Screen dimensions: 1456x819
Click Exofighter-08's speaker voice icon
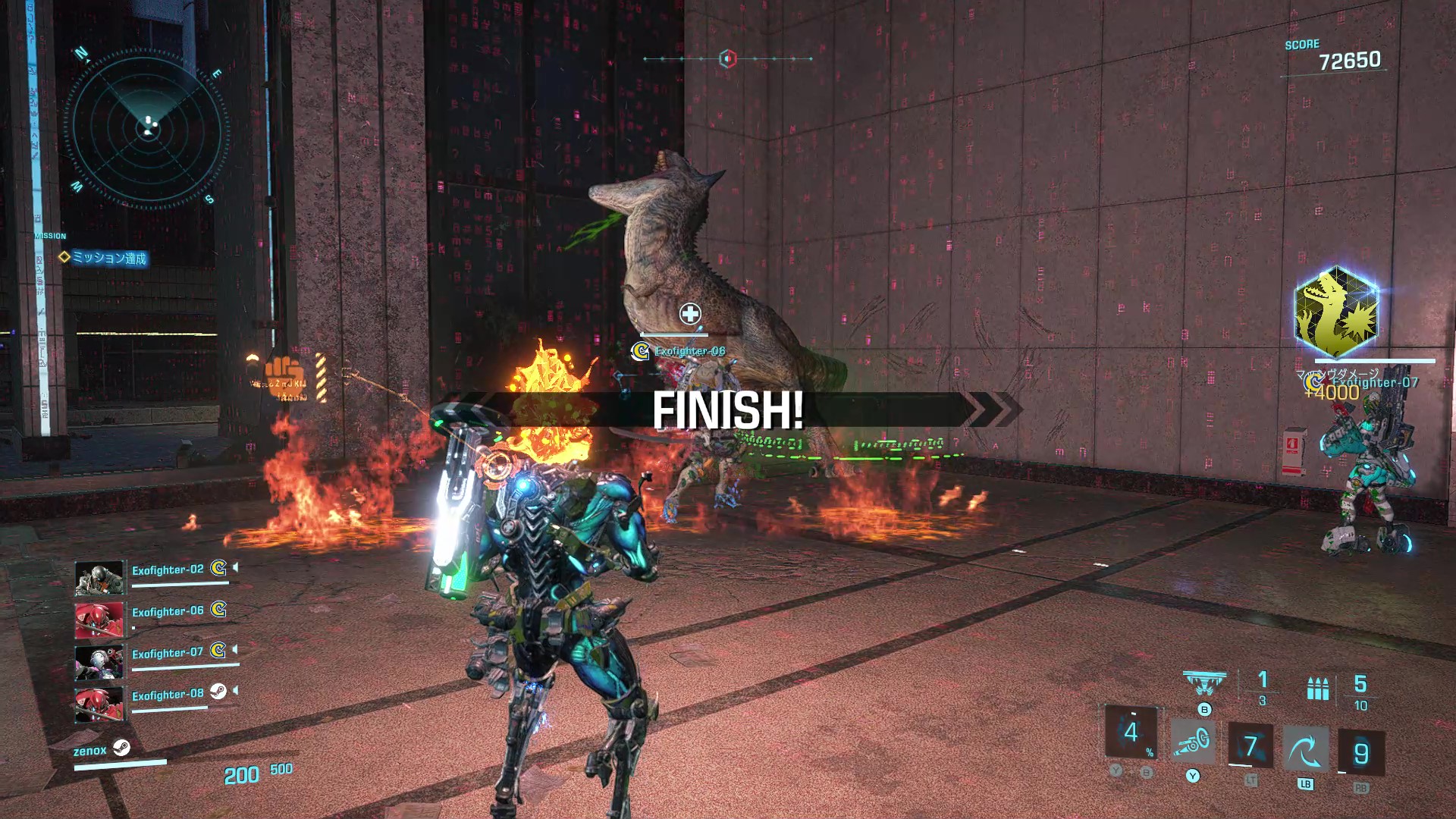point(236,691)
